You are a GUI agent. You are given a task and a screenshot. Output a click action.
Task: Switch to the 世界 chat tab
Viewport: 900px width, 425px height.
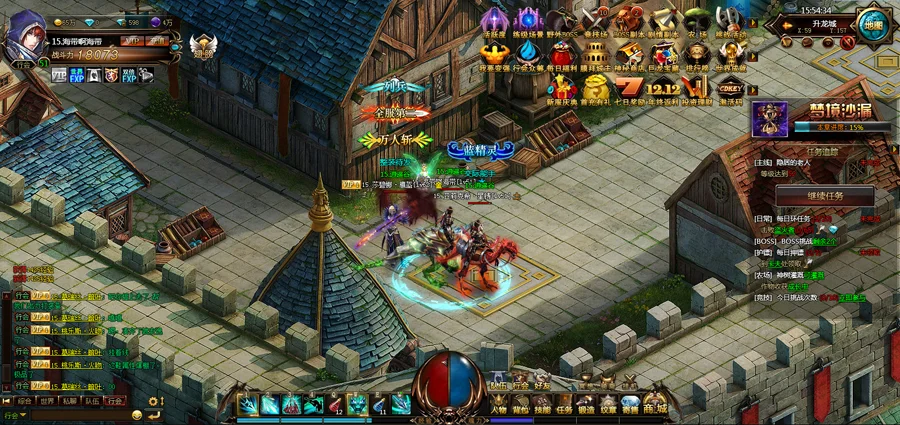click(47, 400)
